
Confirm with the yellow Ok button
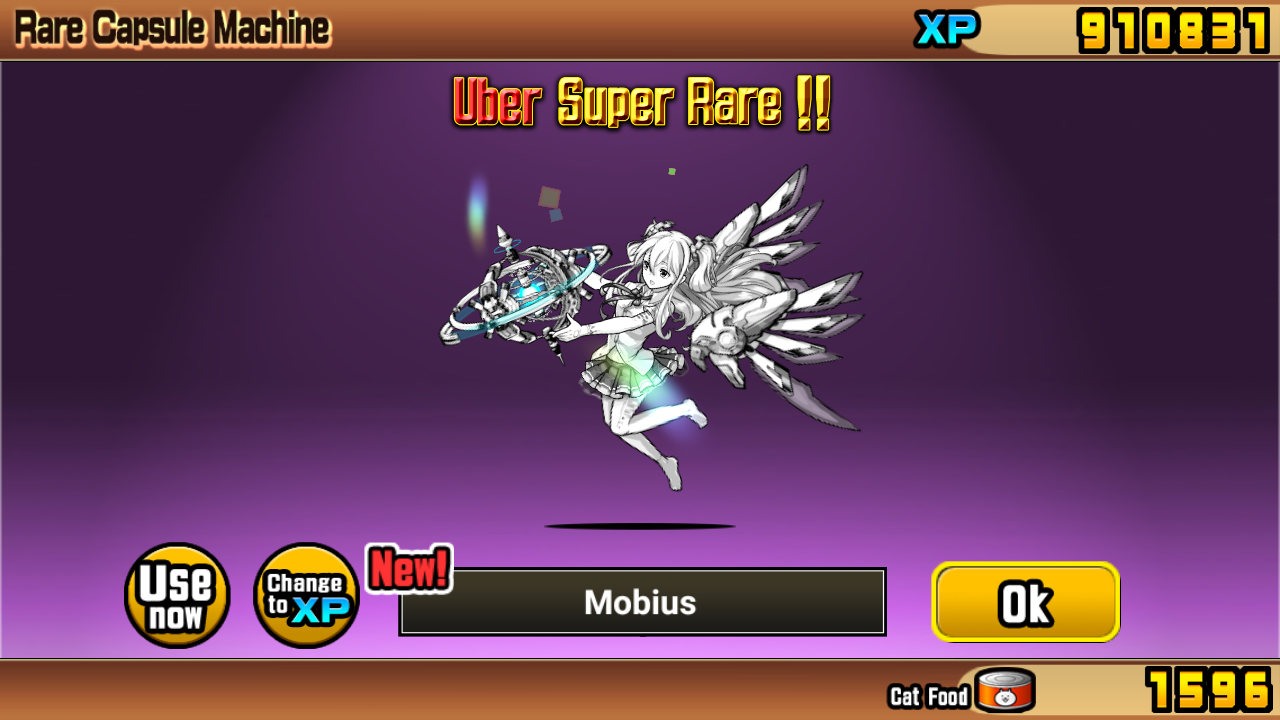[x=1025, y=602]
